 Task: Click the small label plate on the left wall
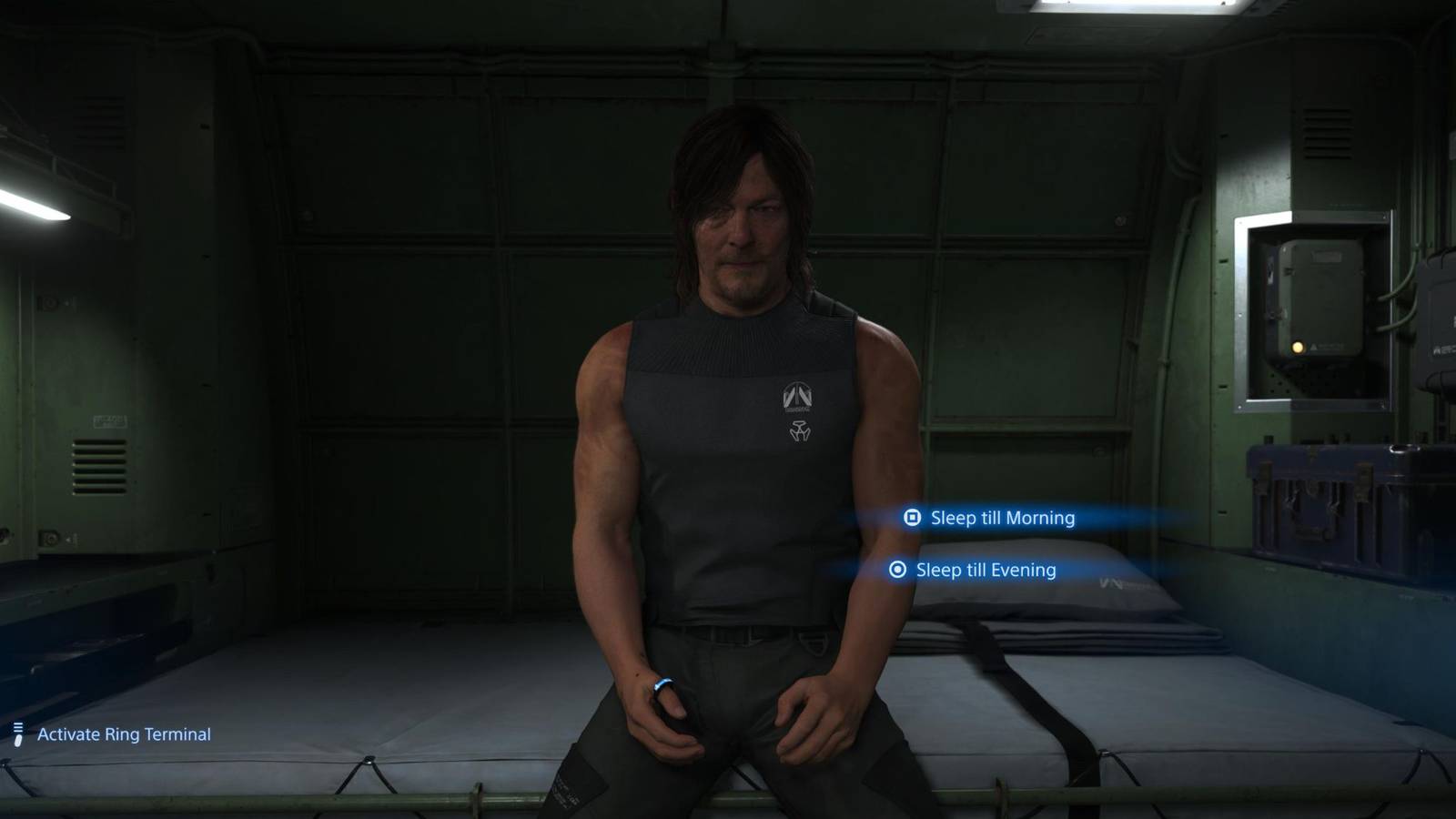point(109,420)
